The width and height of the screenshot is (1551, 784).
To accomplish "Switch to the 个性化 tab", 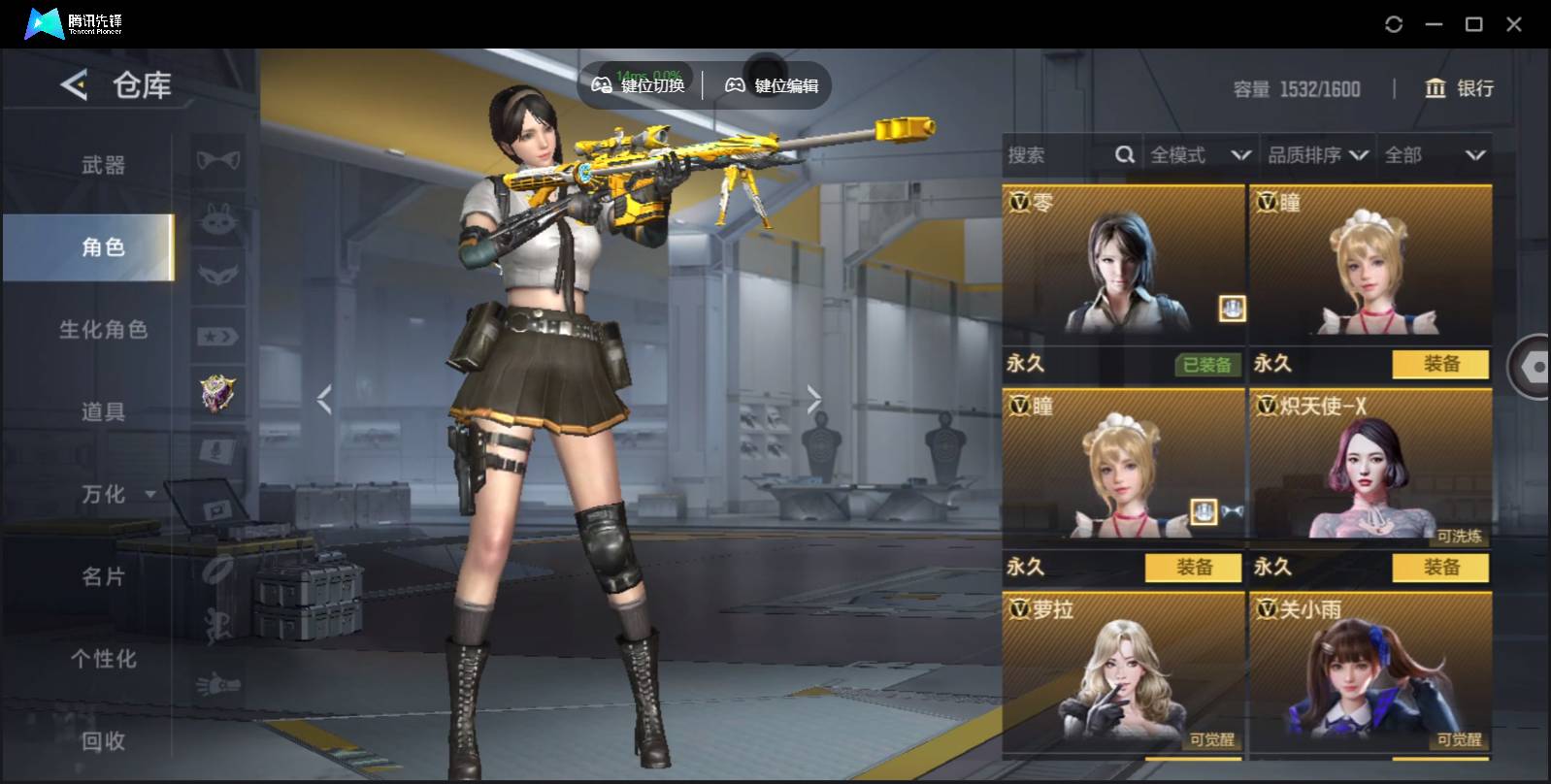I will (103, 660).
